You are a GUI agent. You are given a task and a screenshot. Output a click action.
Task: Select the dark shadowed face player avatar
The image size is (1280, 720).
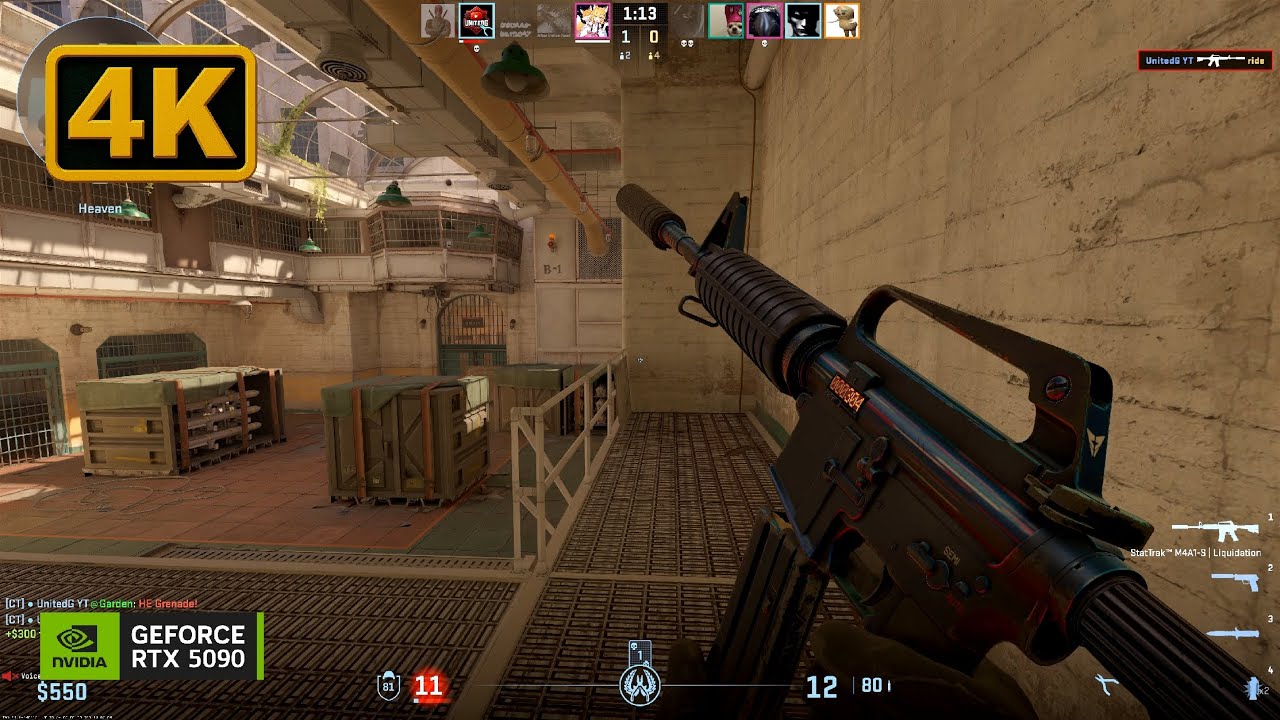click(803, 20)
